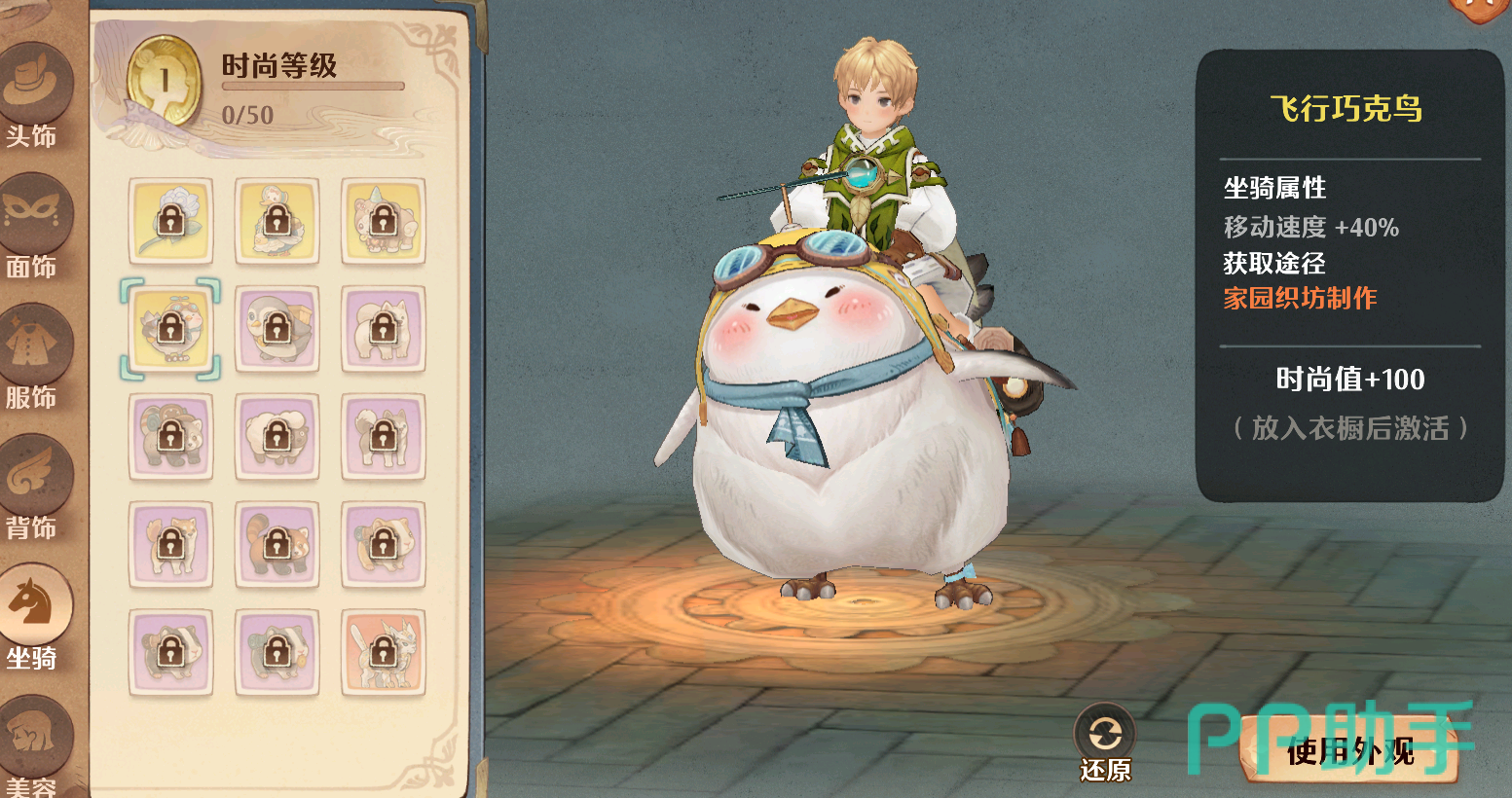Choose the locked armored wolf on orange

tap(384, 652)
